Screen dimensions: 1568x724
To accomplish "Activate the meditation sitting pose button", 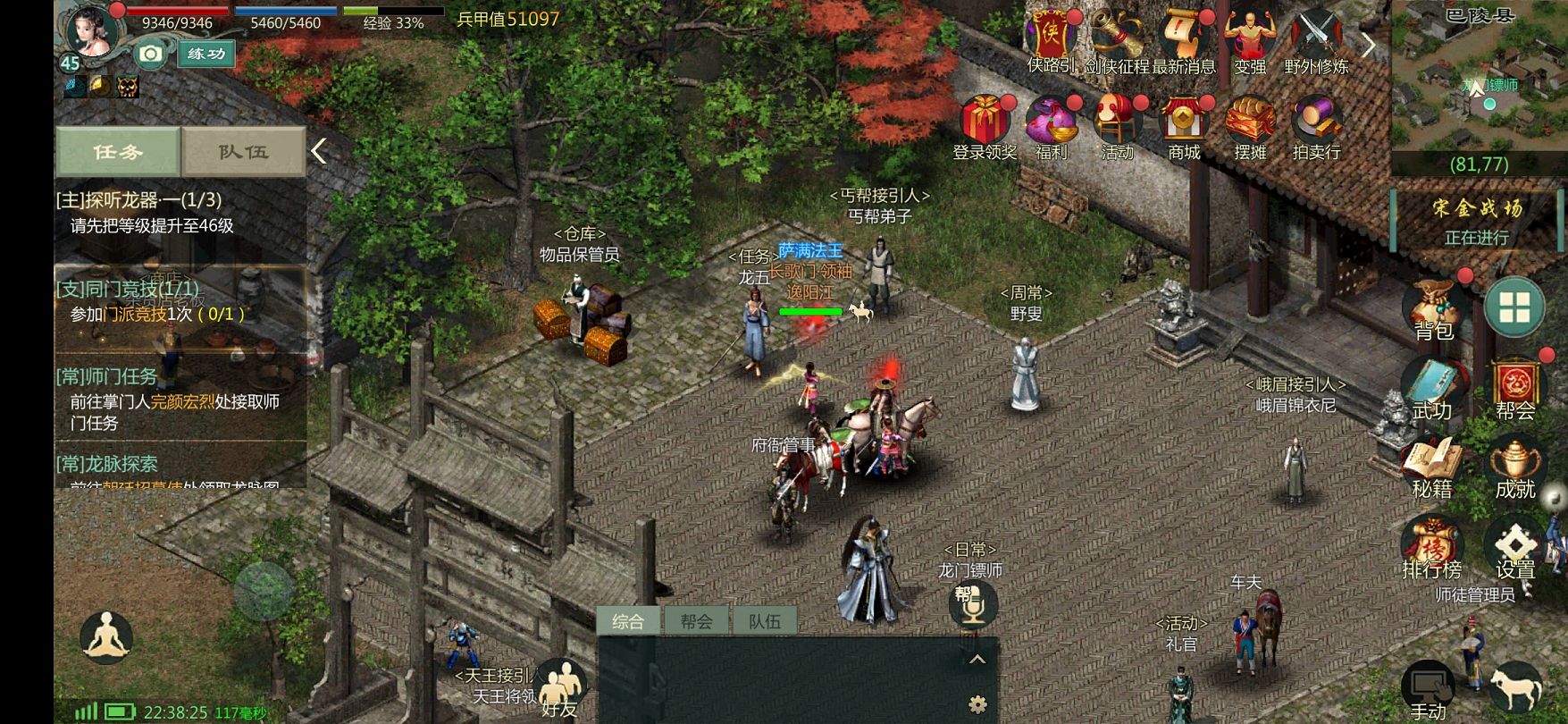I will 106,636.
